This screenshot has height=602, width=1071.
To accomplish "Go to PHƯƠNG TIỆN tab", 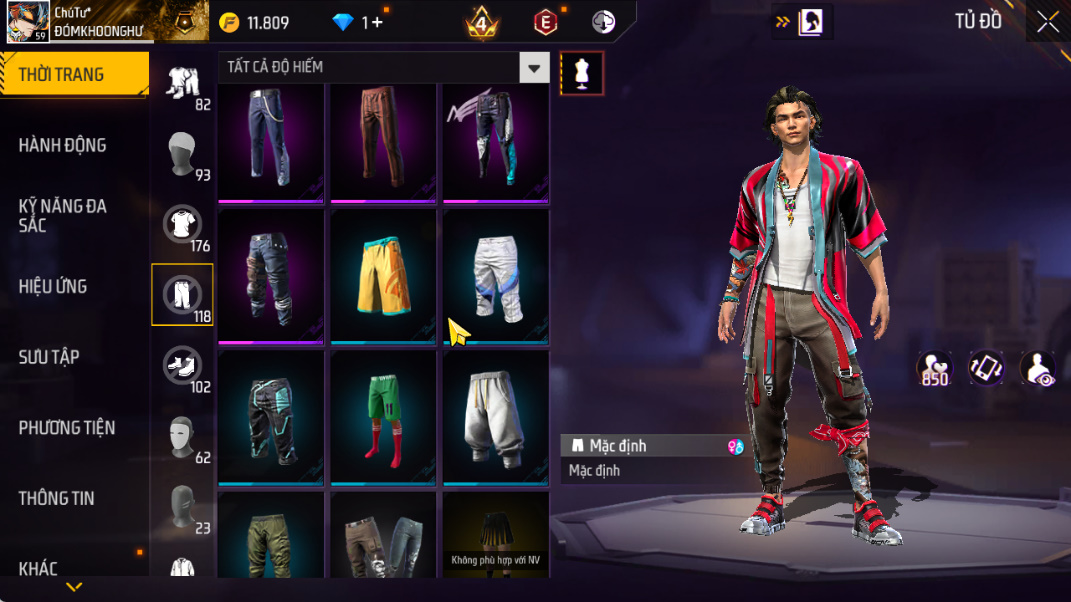I will (x=67, y=428).
